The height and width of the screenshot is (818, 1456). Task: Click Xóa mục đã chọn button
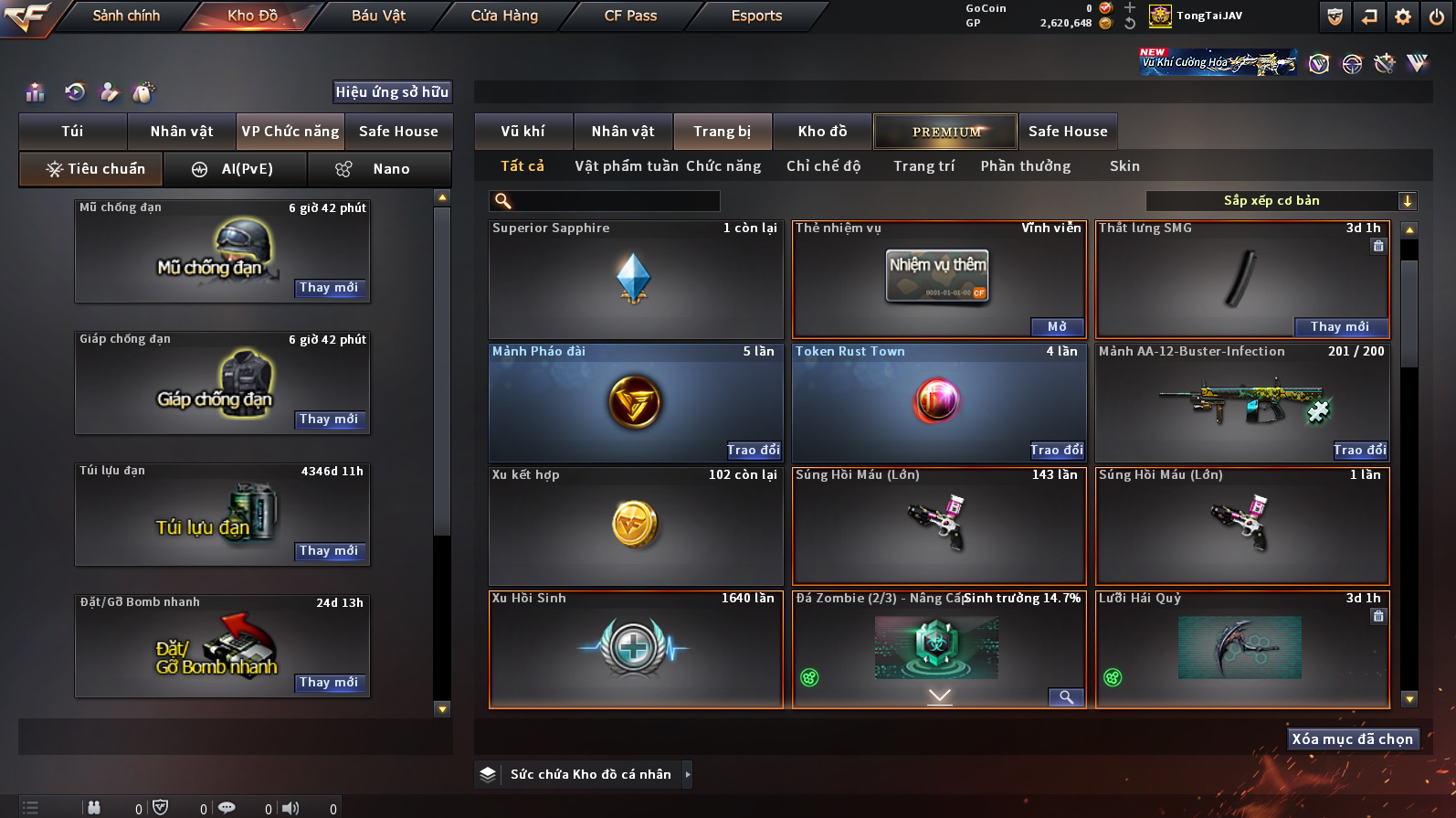point(1352,739)
